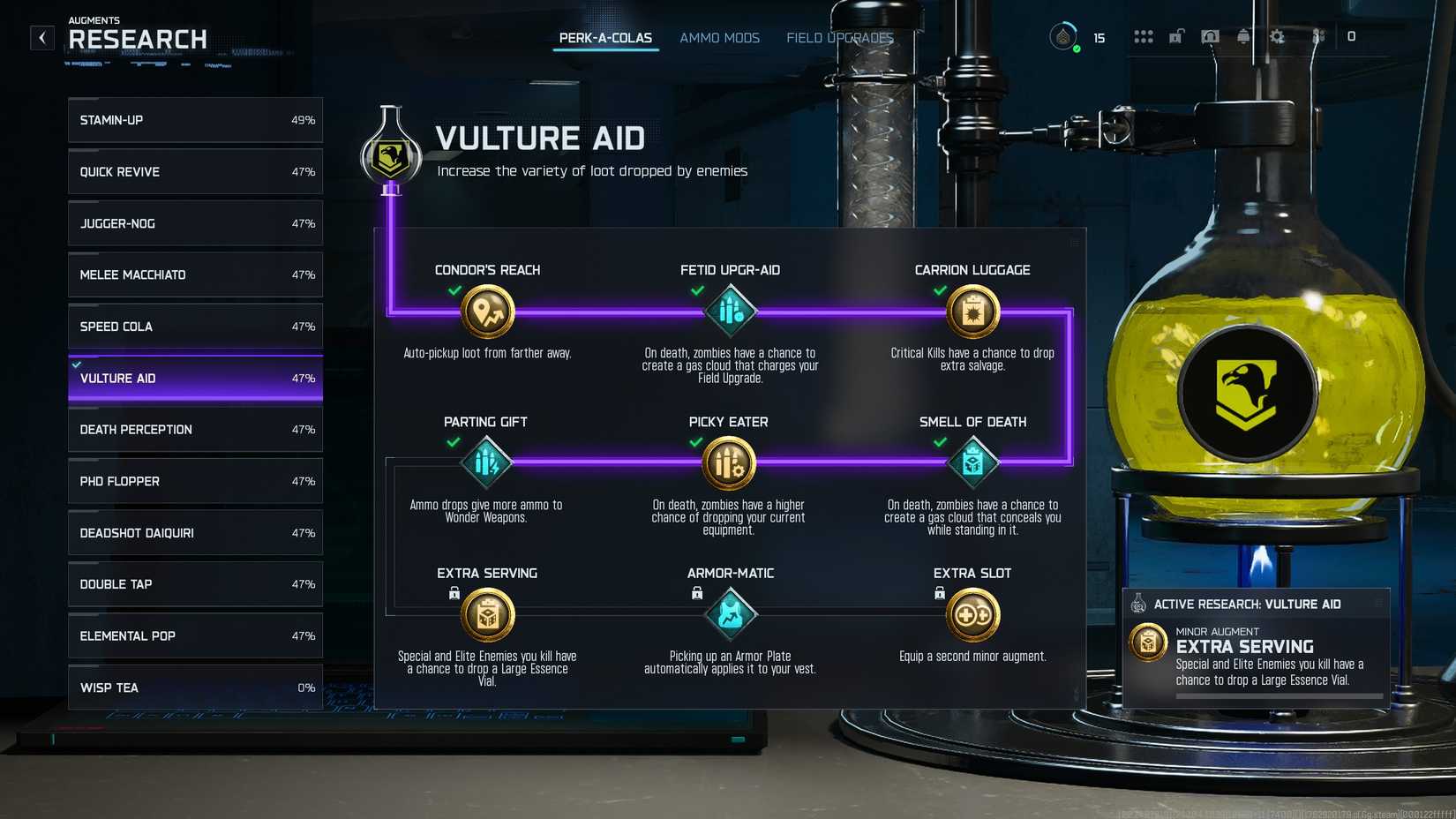Open the Field Upgrades tab
Viewport: 1456px width, 819px height.
point(839,37)
